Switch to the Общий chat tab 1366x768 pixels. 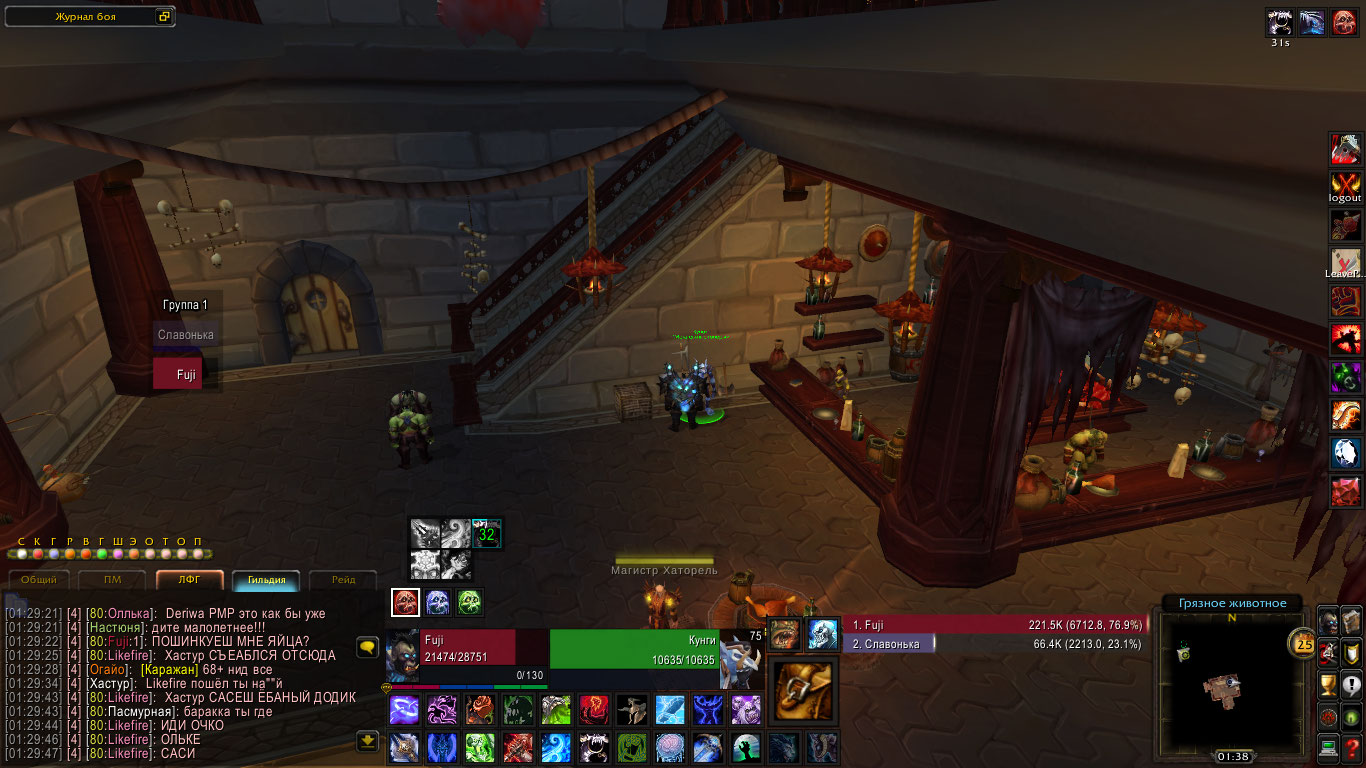click(39, 579)
